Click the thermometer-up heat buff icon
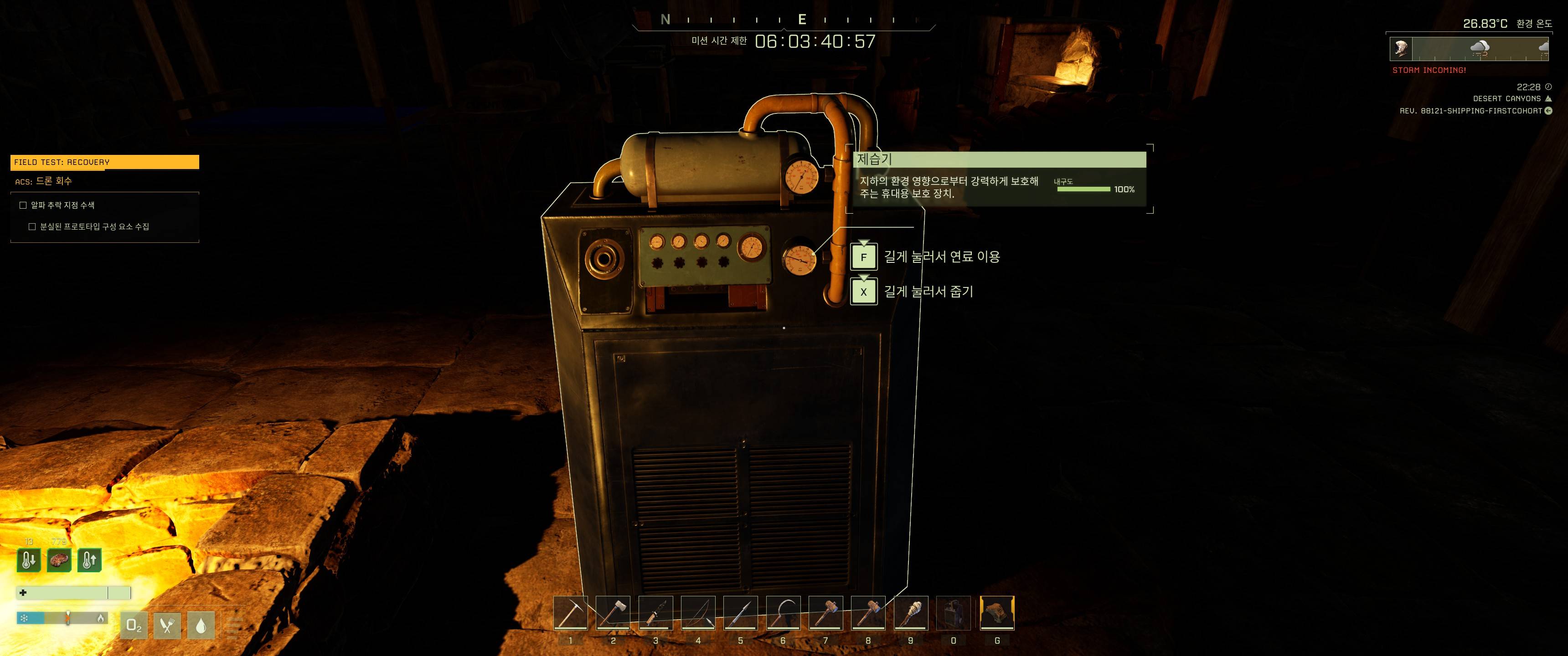The height and width of the screenshot is (656, 1568). [89, 560]
